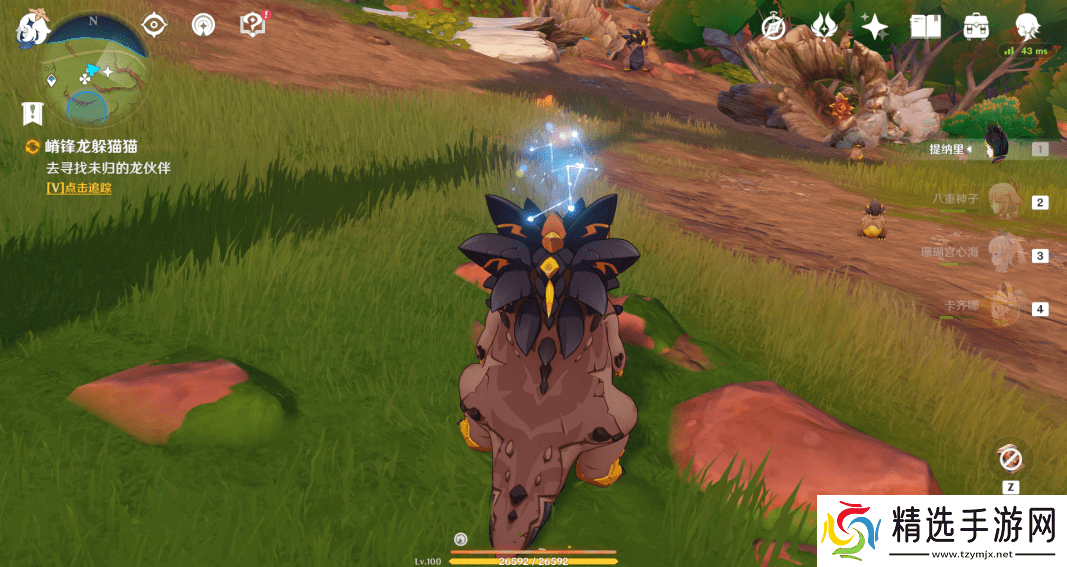Open the round gauge icon left of the tutorial icon
The image size is (1067, 567).
203,25
